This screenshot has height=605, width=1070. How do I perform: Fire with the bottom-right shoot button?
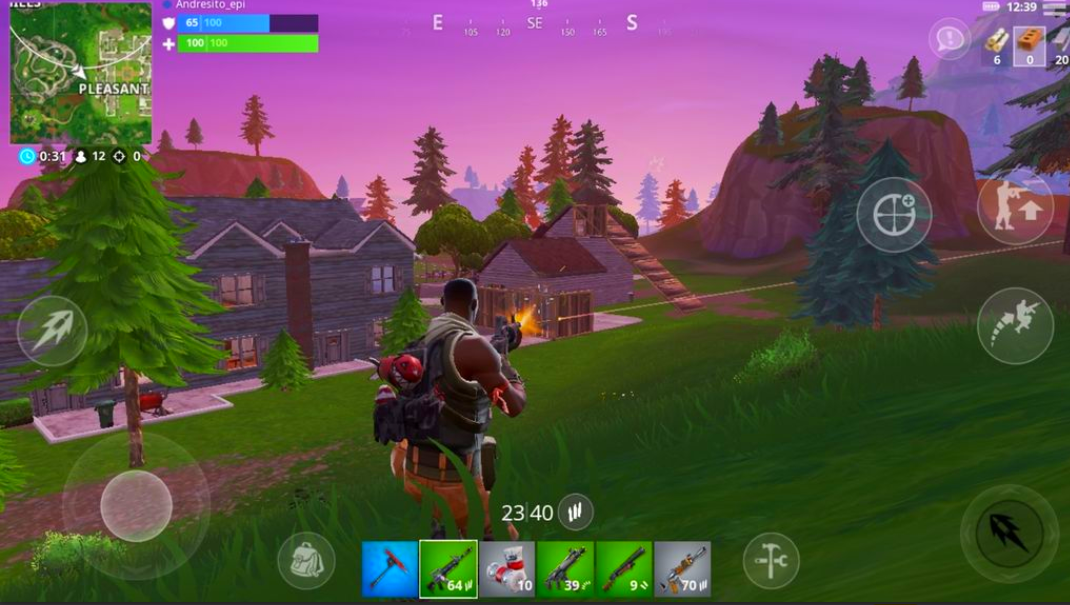(x=1009, y=533)
